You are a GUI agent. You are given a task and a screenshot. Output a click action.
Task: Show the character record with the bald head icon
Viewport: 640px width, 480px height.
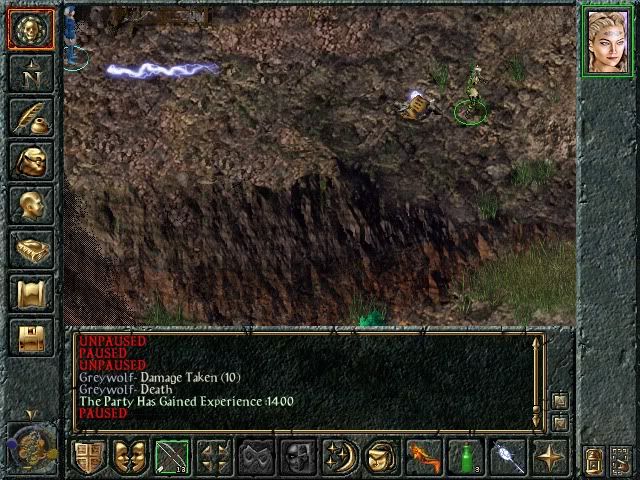[x=31, y=204]
